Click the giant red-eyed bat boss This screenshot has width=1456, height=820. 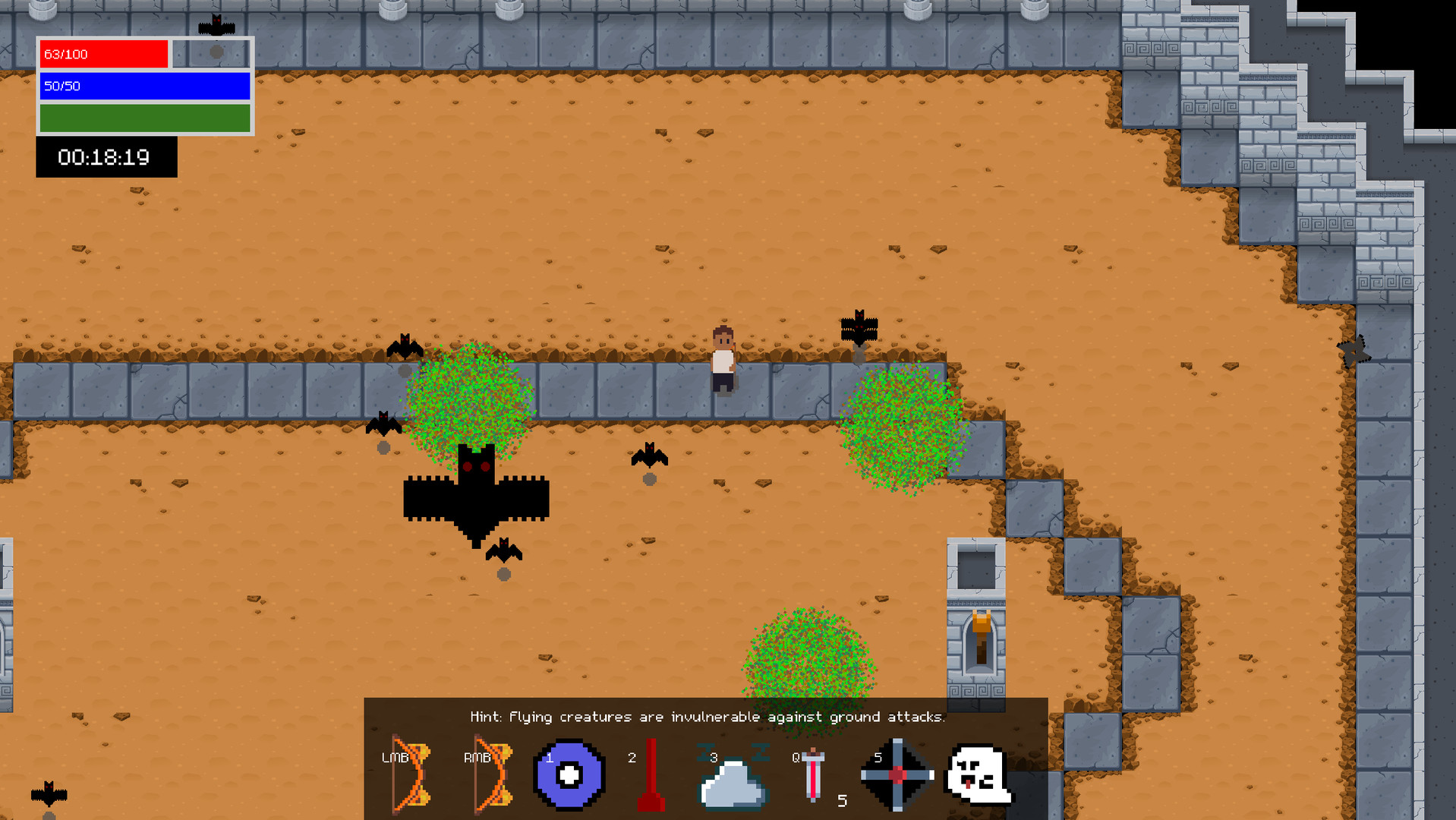click(474, 494)
